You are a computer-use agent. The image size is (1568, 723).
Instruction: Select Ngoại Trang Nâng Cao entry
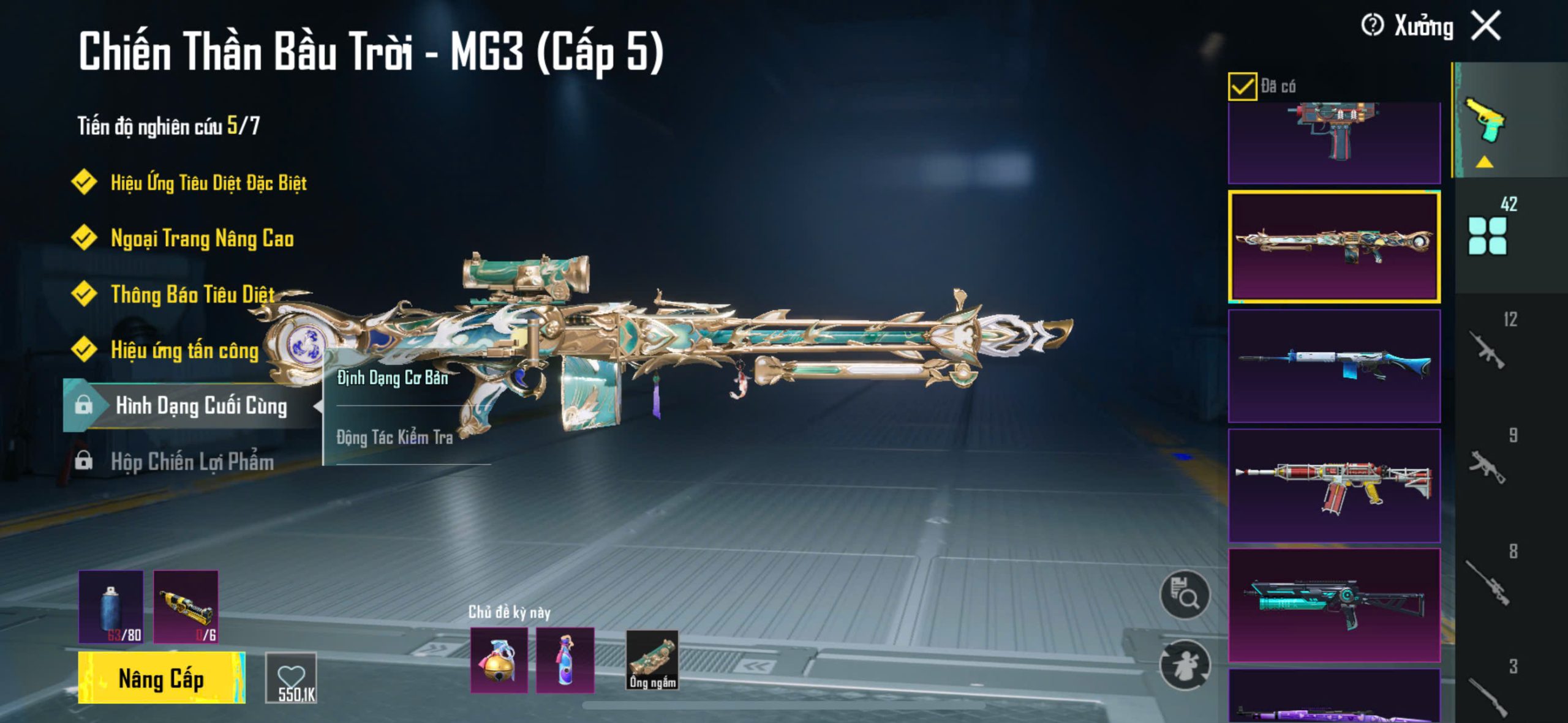coord(202,238)
